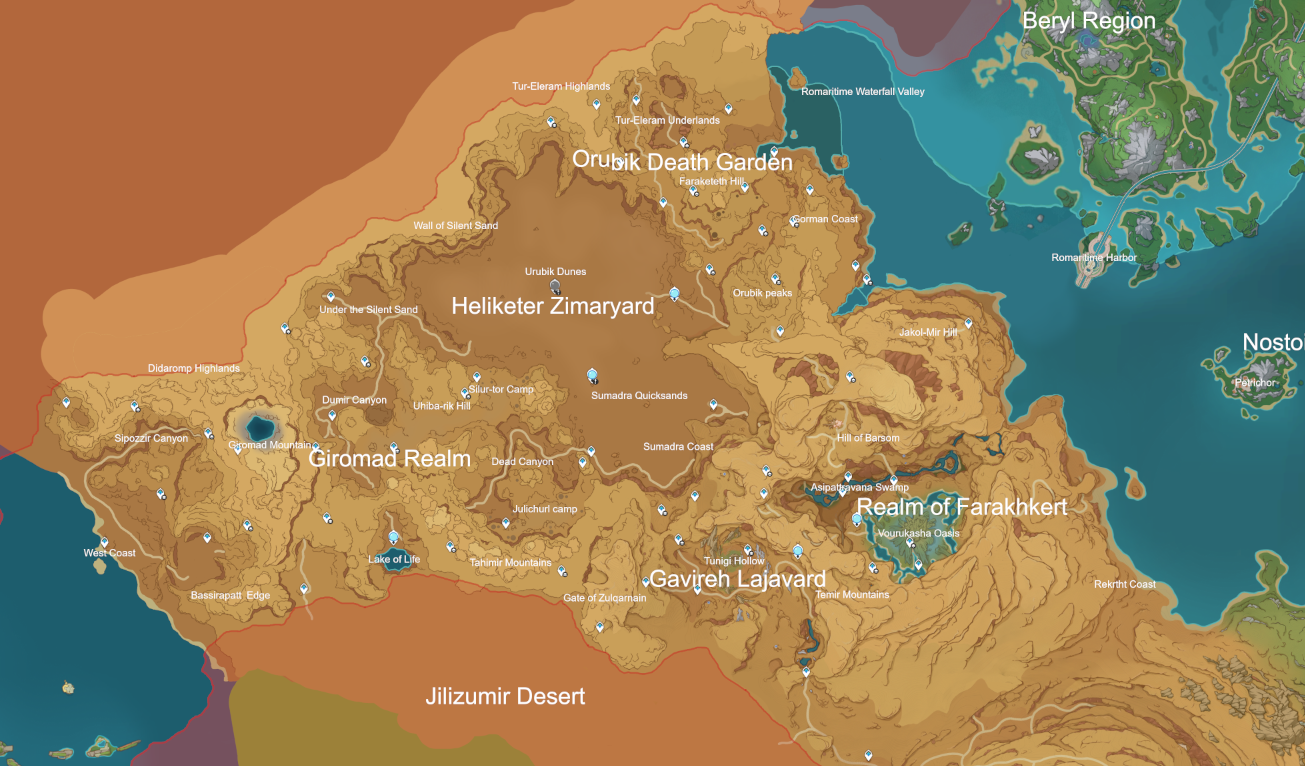Image resolution: width=1305 pixels, height=766 pixels.
Task: Select the pin above Gate of Zulqarnain
Action: tap(646, 581)
